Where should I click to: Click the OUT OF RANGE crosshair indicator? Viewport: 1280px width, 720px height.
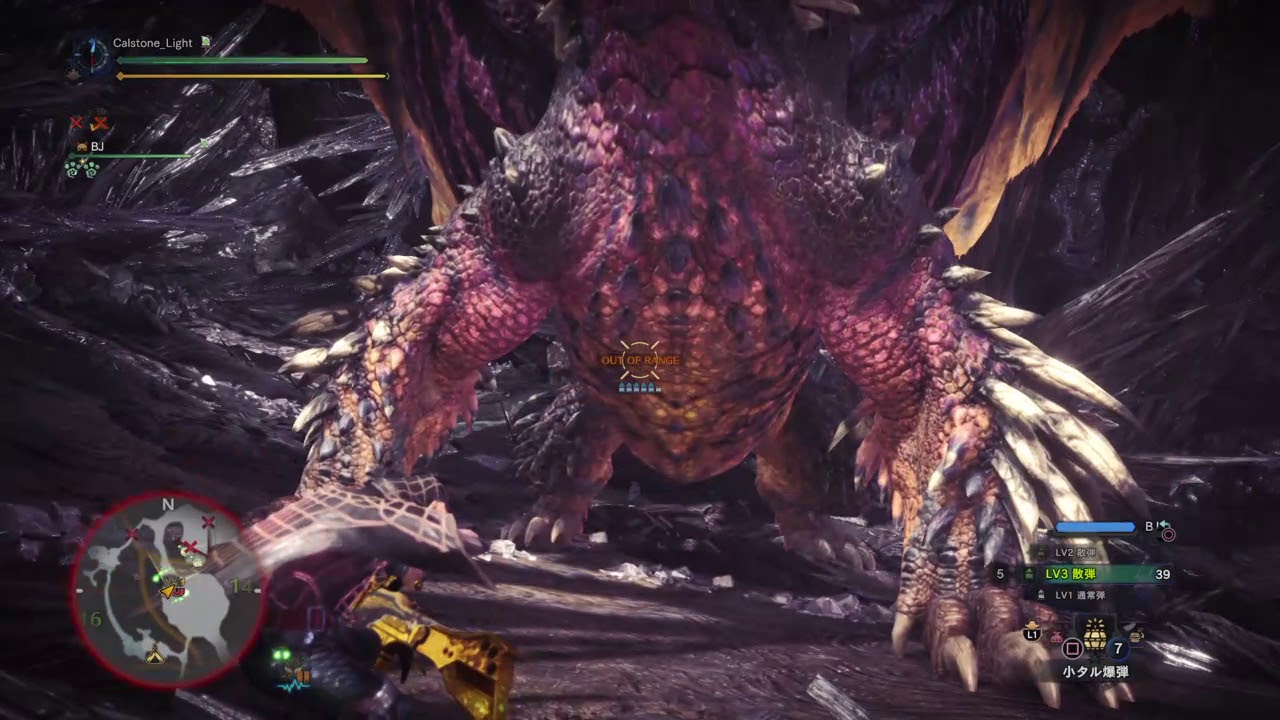[641, 361]
